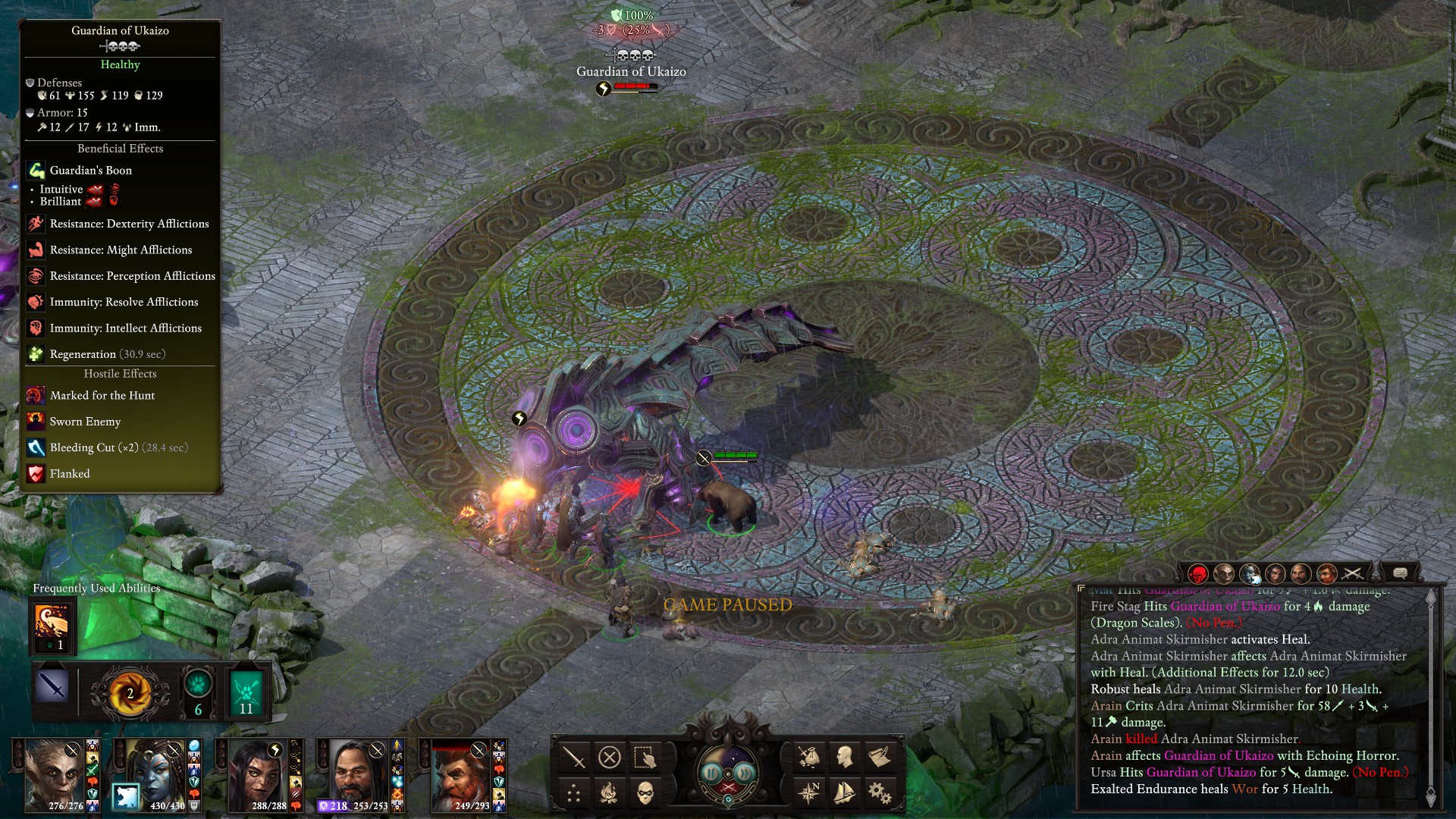Choose the red-bearded dwarf portrait

click(461, 773)
